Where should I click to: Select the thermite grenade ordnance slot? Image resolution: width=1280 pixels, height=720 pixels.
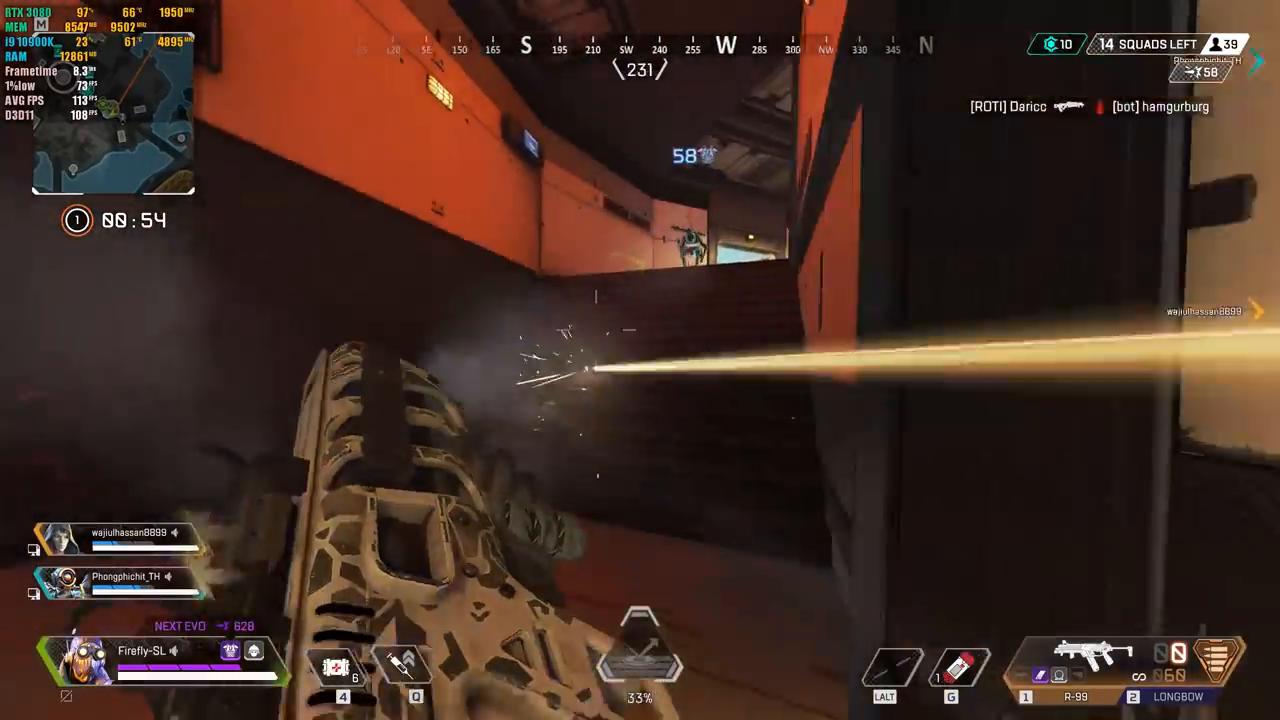pos(959,667)
